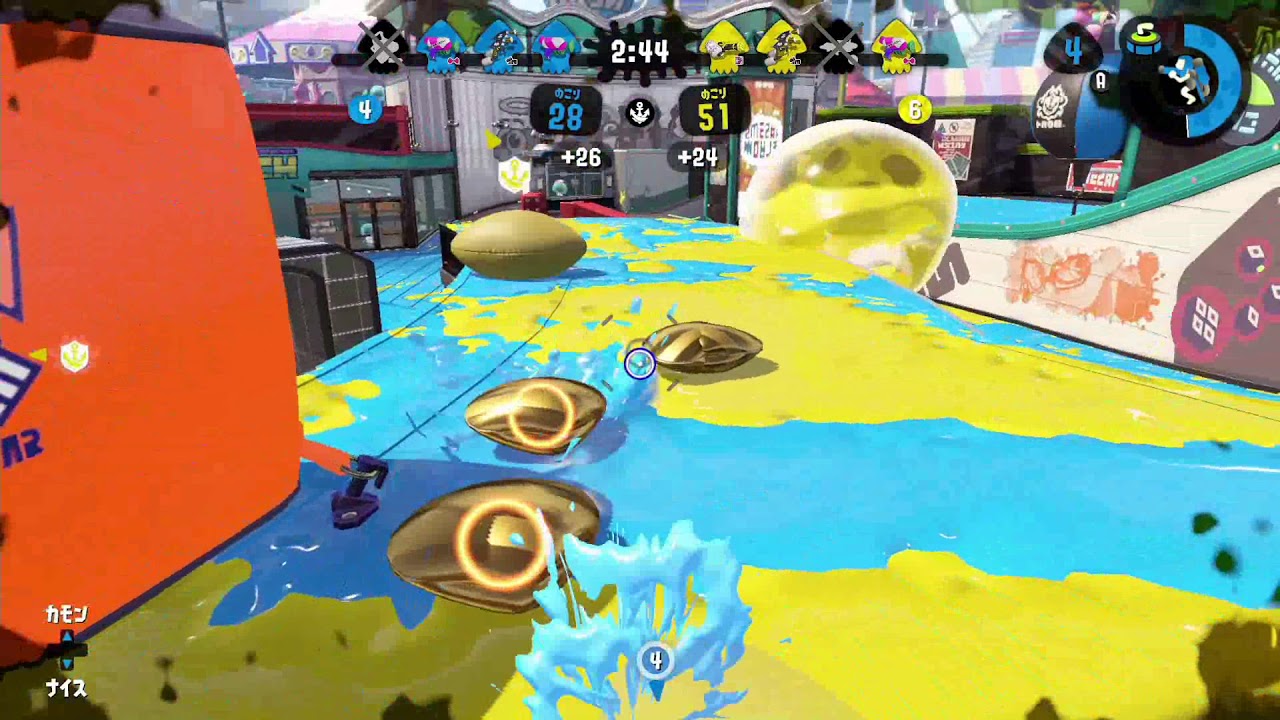1280x720 pixels.
Task: Click the crossed-out yellow squid icon
Action: click(x=840, y=48)
